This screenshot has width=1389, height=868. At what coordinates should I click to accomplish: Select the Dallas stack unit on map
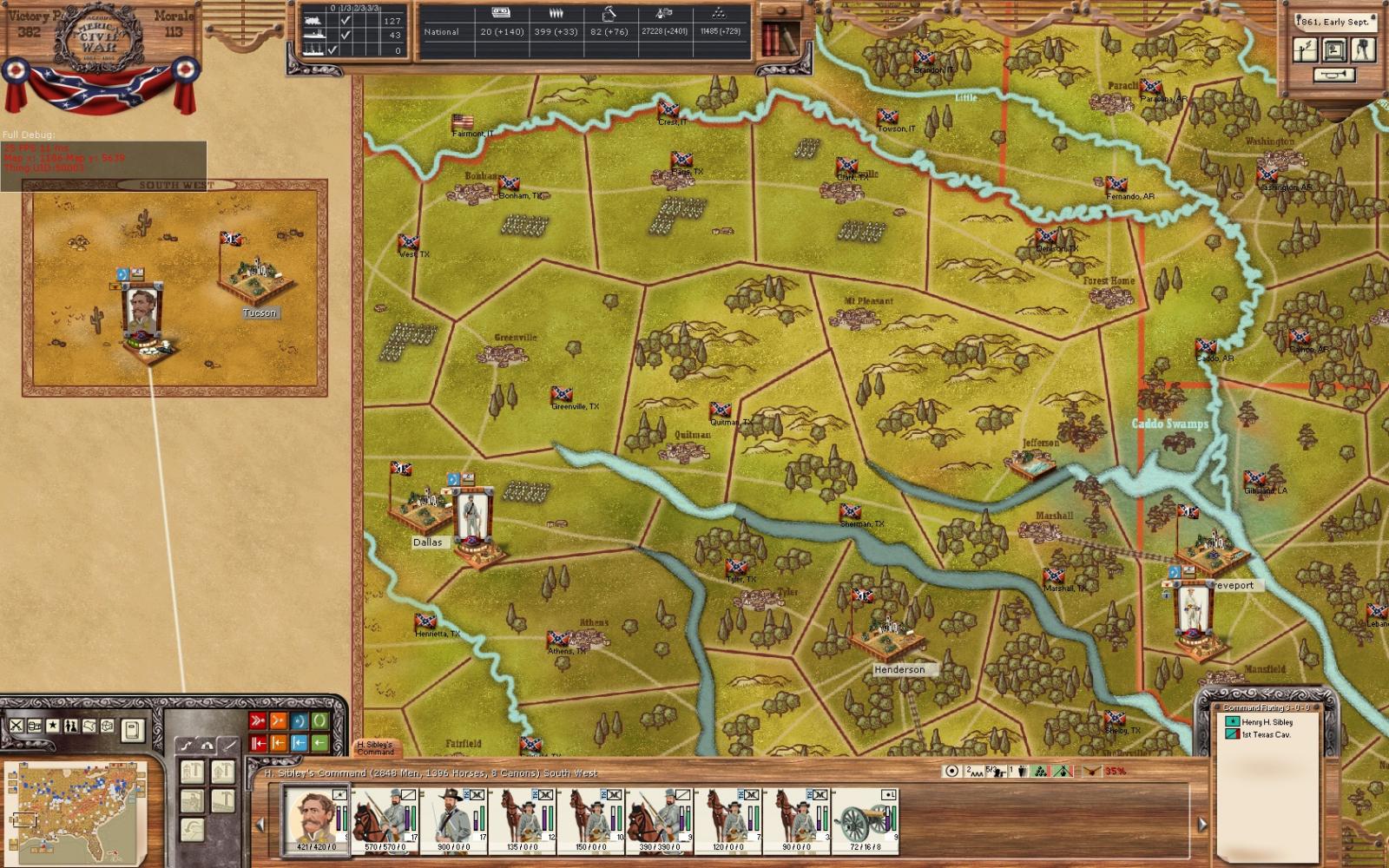coord(472,519)
